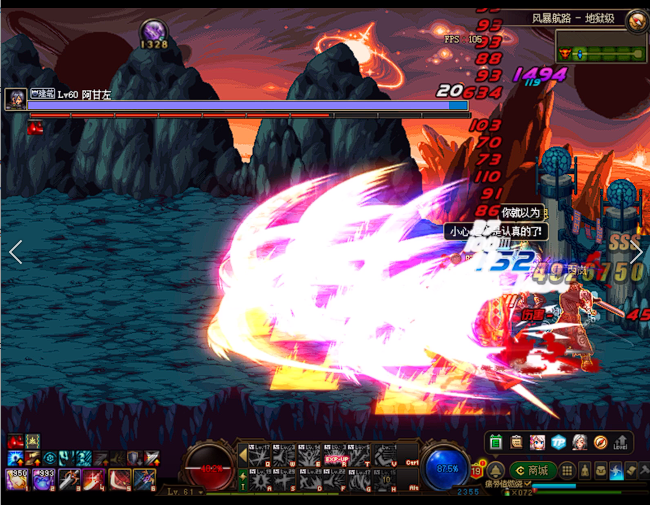Screen dimensions: 650x505
Task: Open the pink-haired character portrait icon
Action: tap(538, 442)
